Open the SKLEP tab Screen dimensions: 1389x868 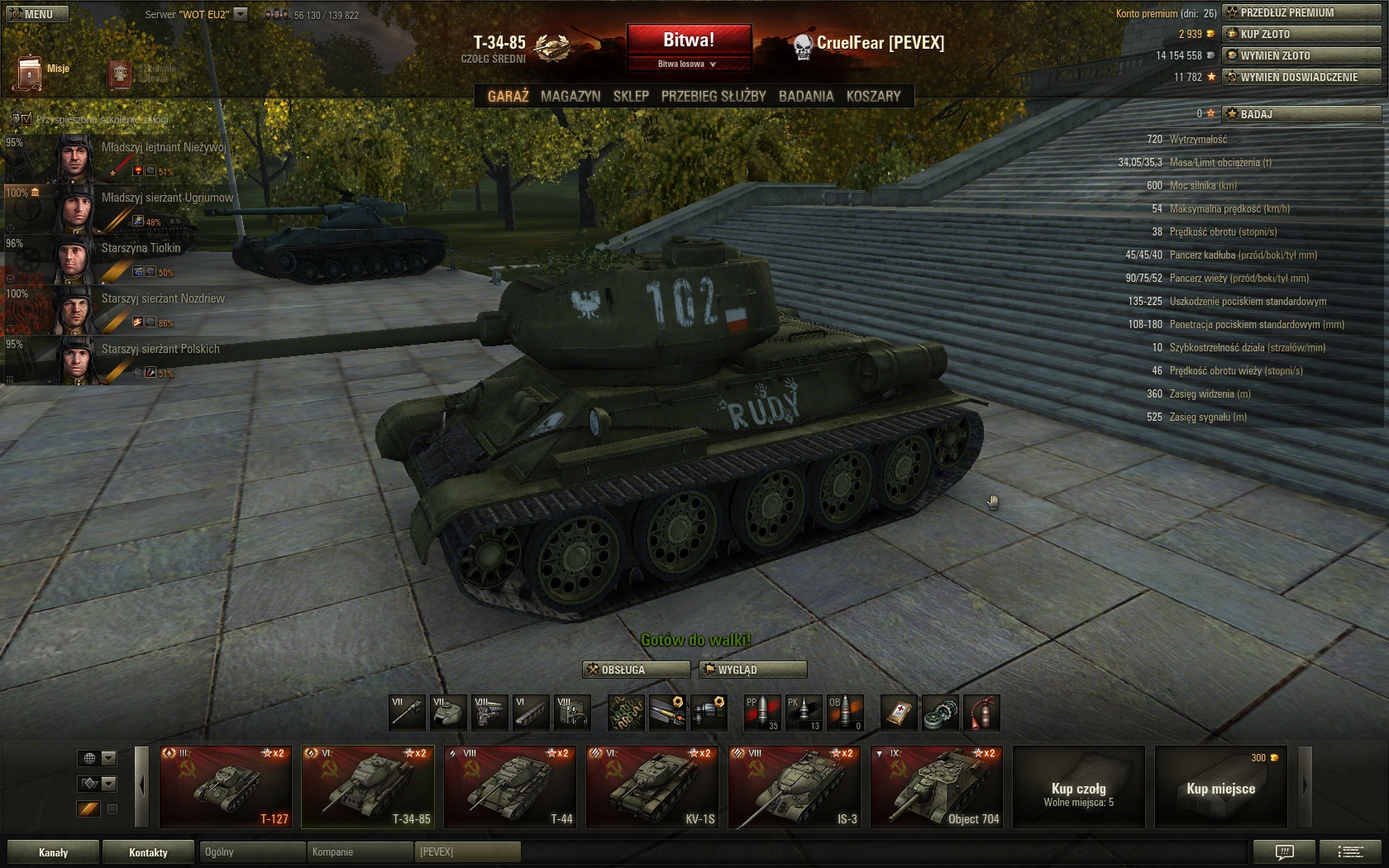click(x=631, y=96)
